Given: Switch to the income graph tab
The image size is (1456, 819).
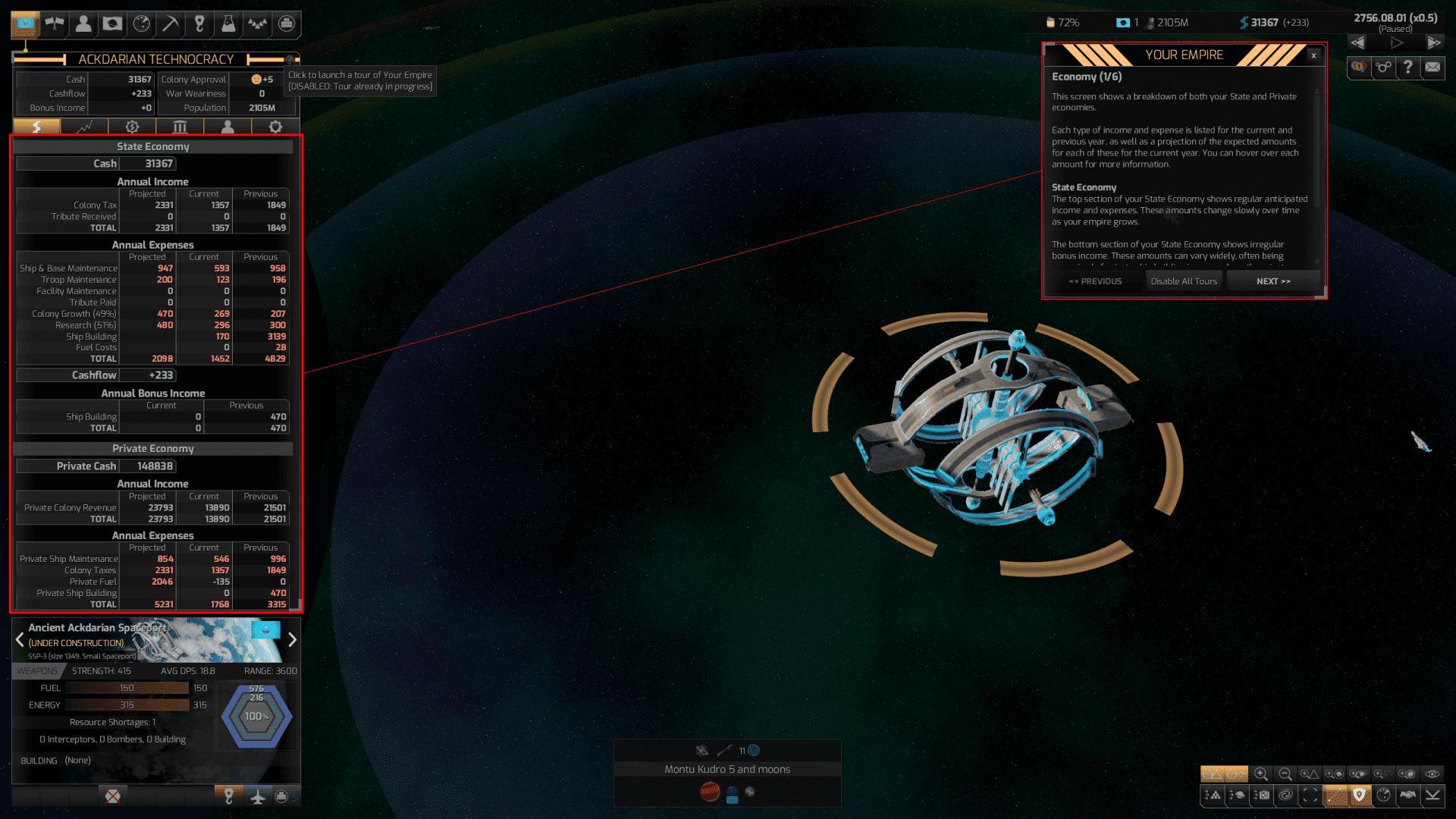Looking at the screenshot, I should [84, 127].
